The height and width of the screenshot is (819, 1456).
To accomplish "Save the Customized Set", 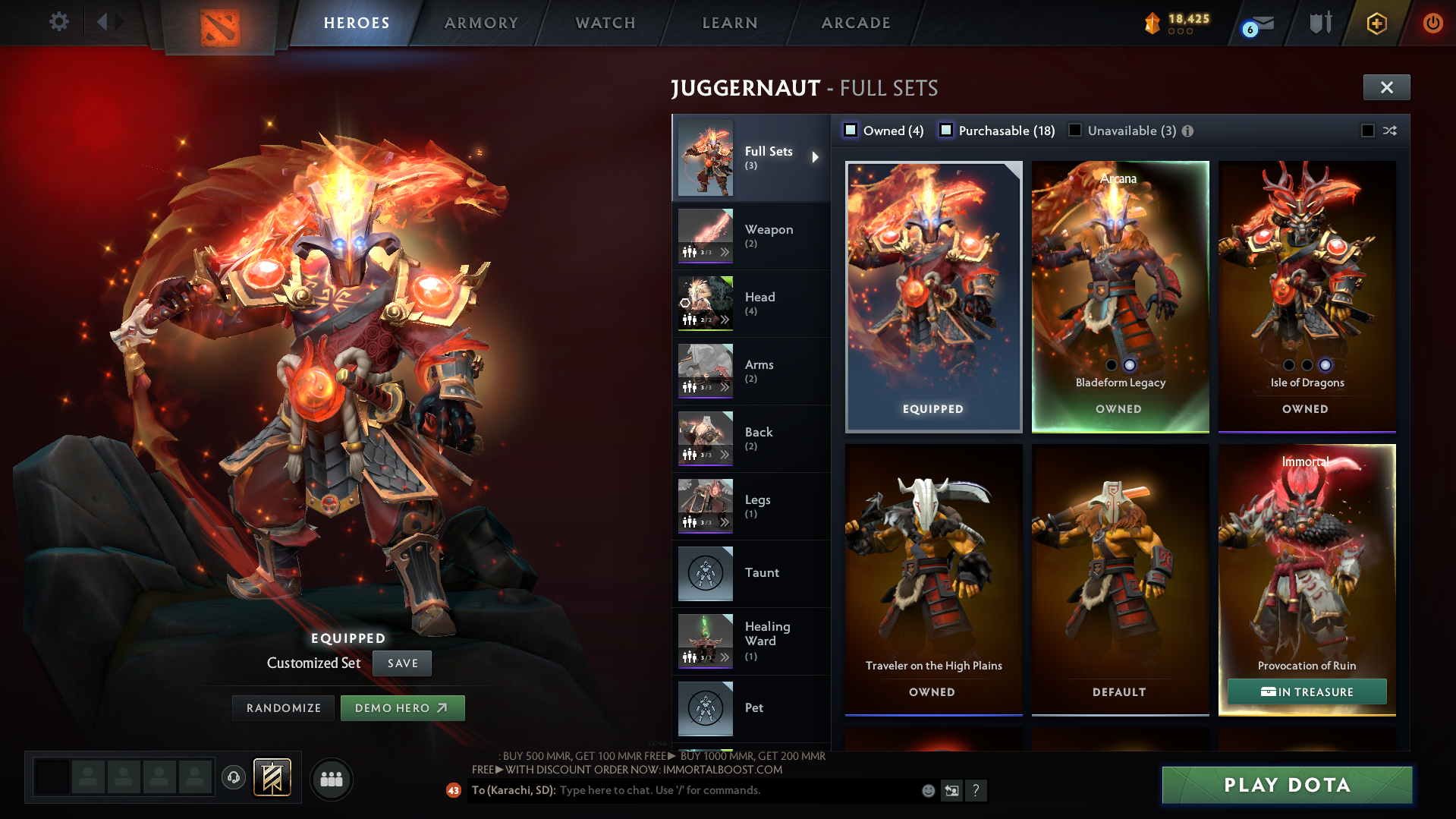I will click(401, 663).
